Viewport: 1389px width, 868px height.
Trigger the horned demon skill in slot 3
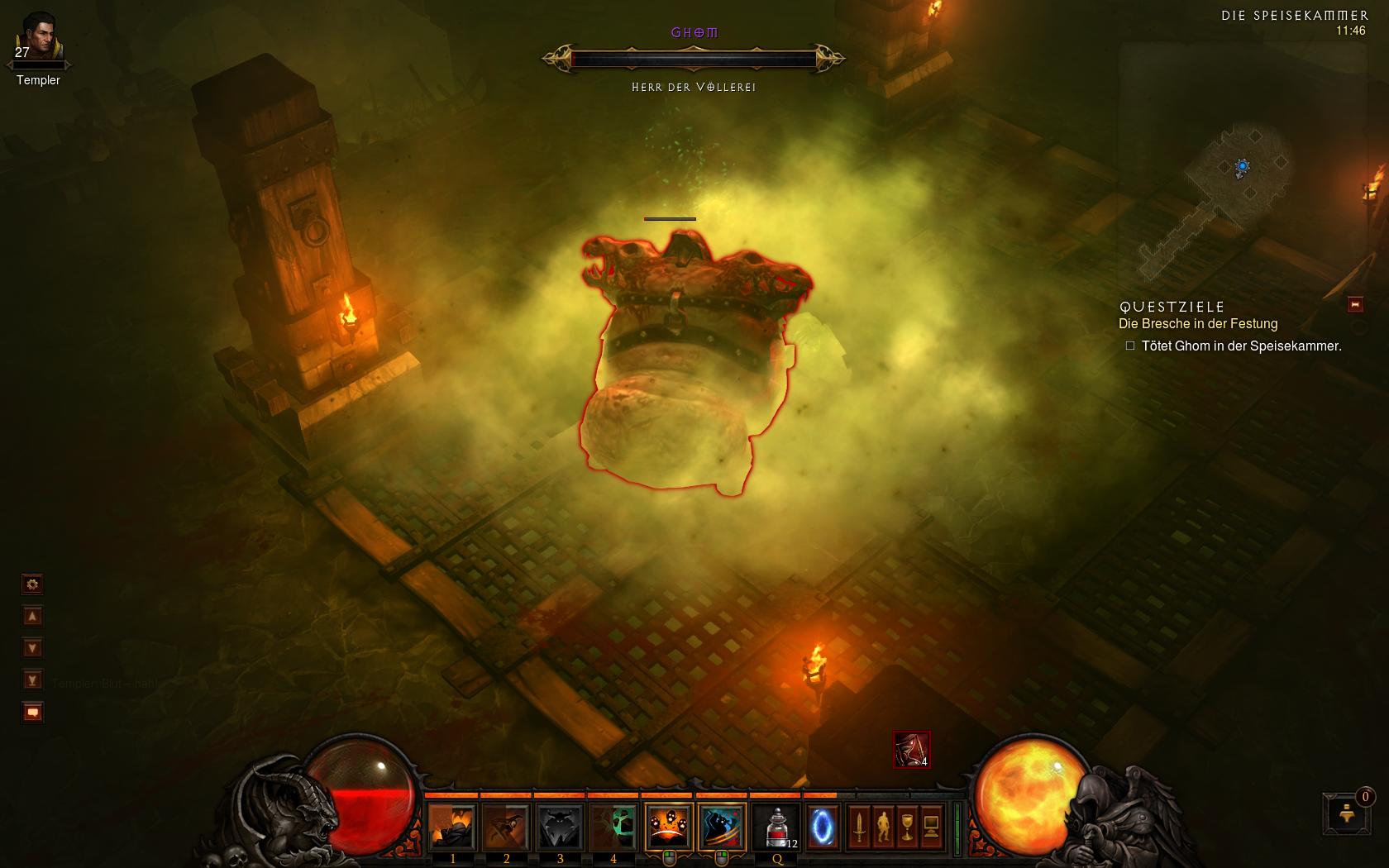coord(560,827)
